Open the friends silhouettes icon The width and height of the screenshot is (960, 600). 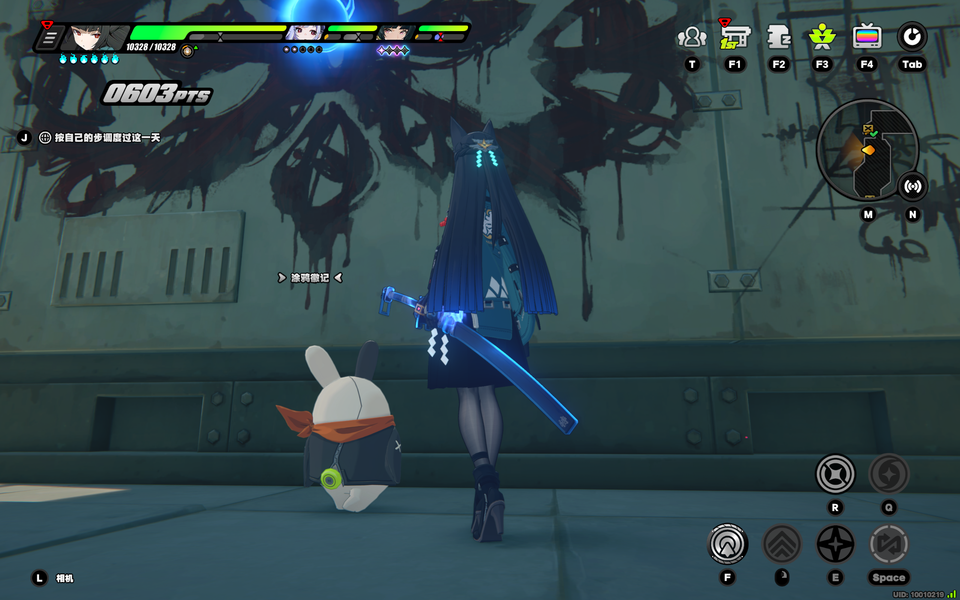pos(692,38)
